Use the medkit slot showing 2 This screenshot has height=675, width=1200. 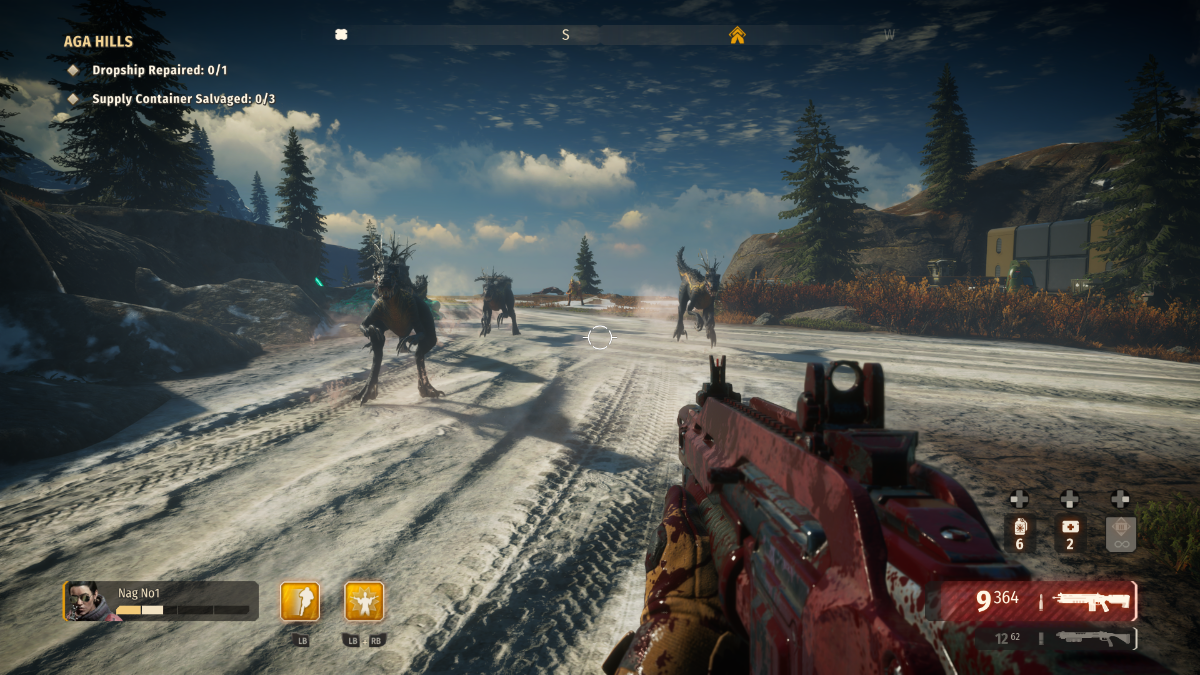(x=1069, y=533)
